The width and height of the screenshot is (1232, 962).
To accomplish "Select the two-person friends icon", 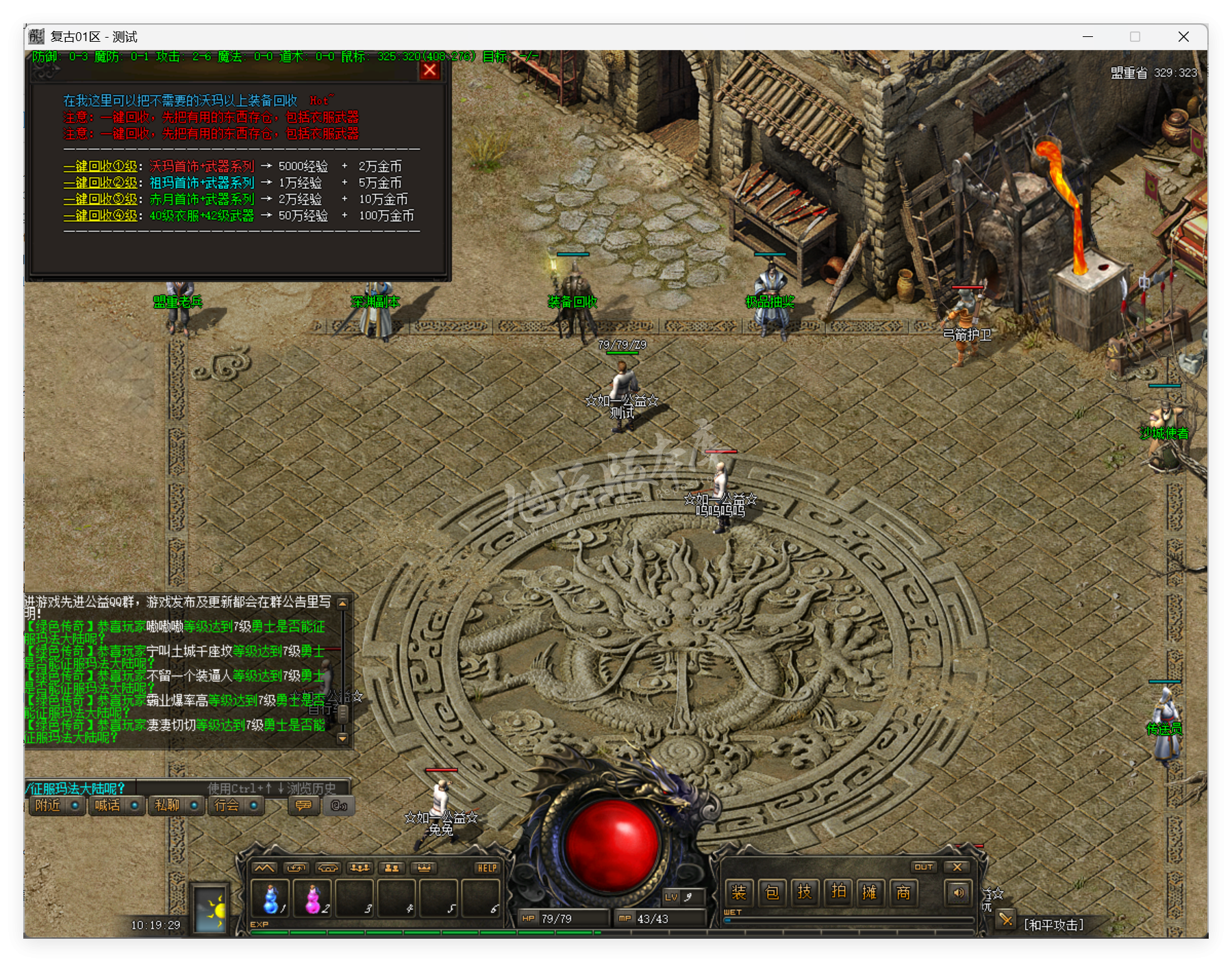I will (x=392, y=868).
